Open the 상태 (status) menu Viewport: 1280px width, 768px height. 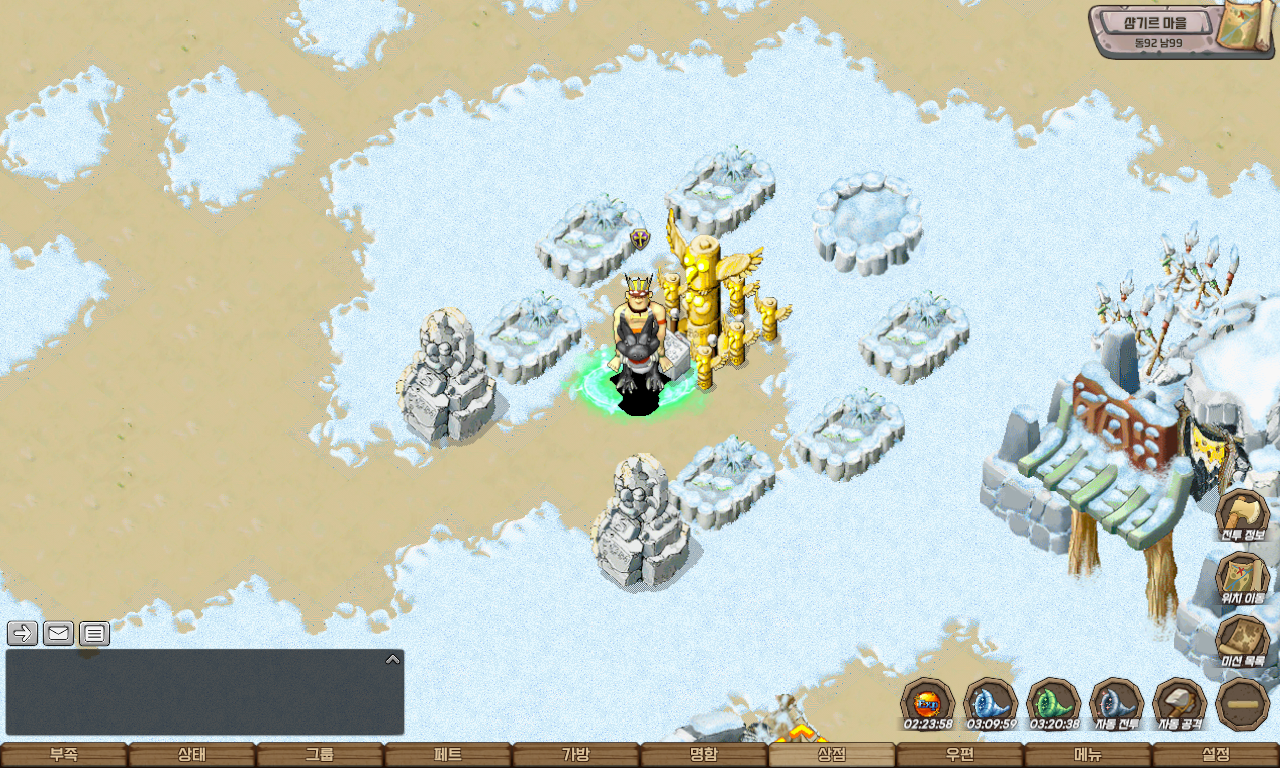(192, 755)
